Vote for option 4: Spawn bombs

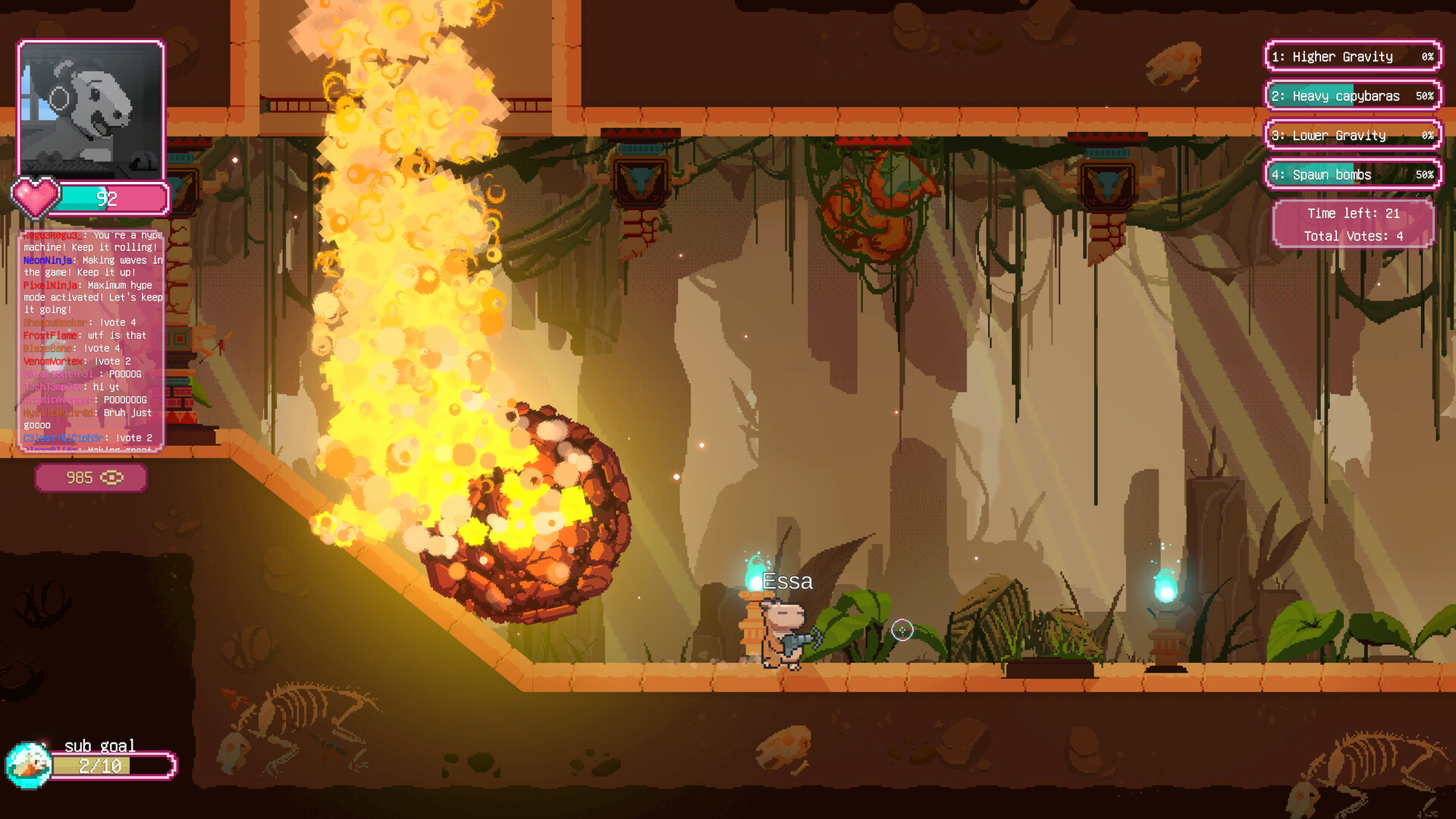point(1351,174)
